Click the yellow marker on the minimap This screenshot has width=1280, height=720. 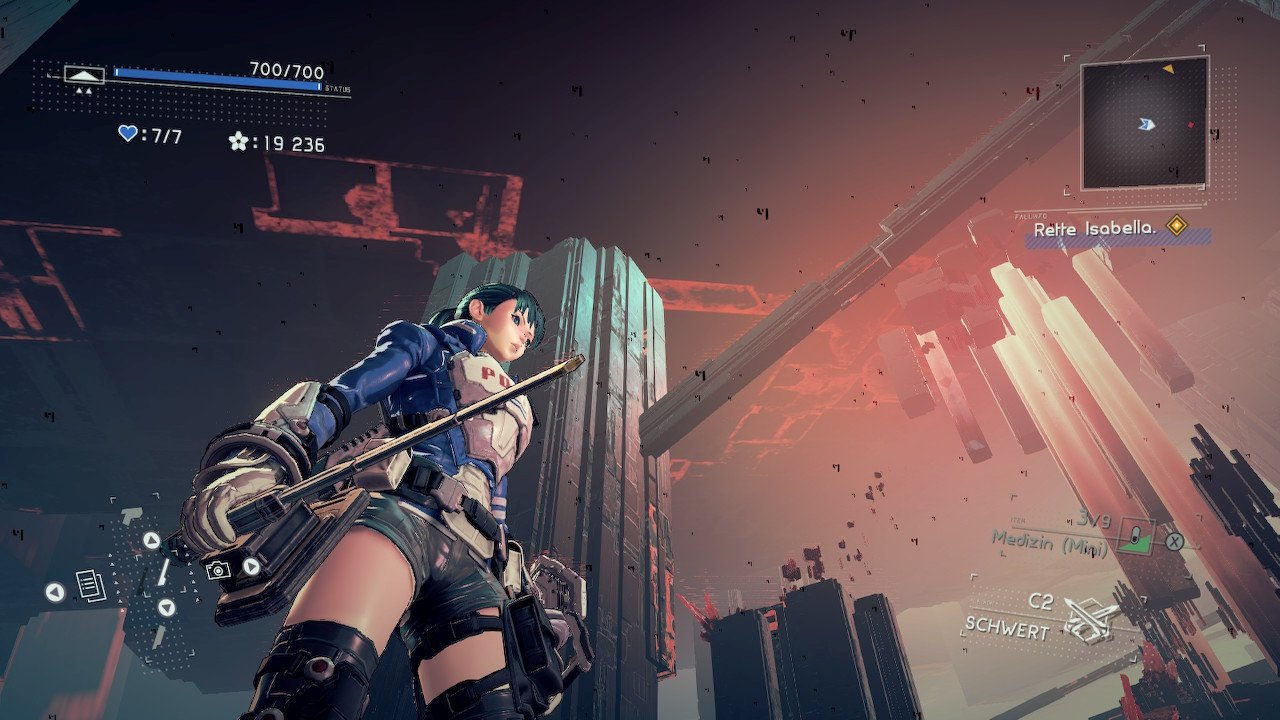(x=1168, y=70)
